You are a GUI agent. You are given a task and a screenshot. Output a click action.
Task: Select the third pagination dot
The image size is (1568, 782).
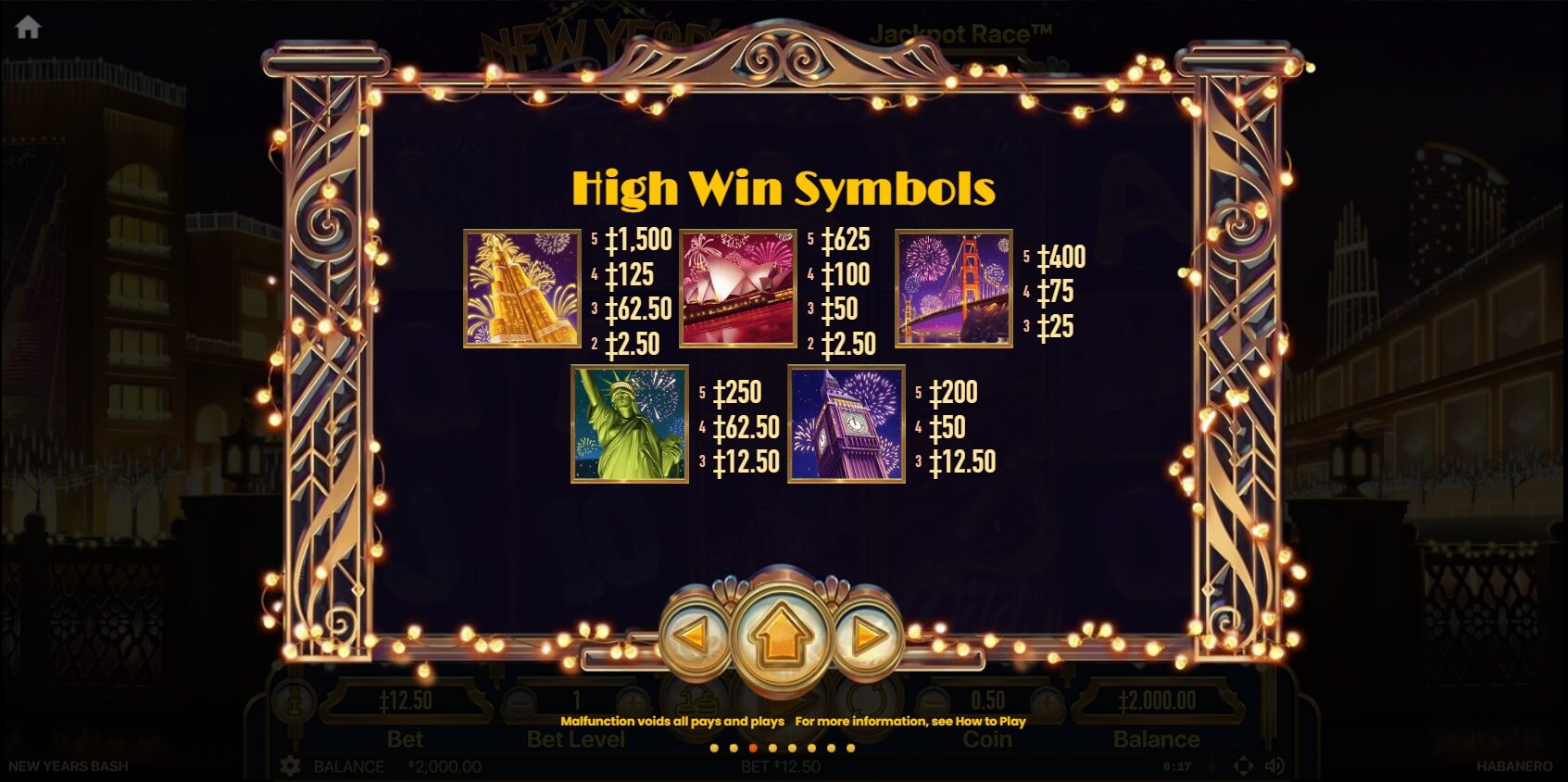tap(752, 748)
